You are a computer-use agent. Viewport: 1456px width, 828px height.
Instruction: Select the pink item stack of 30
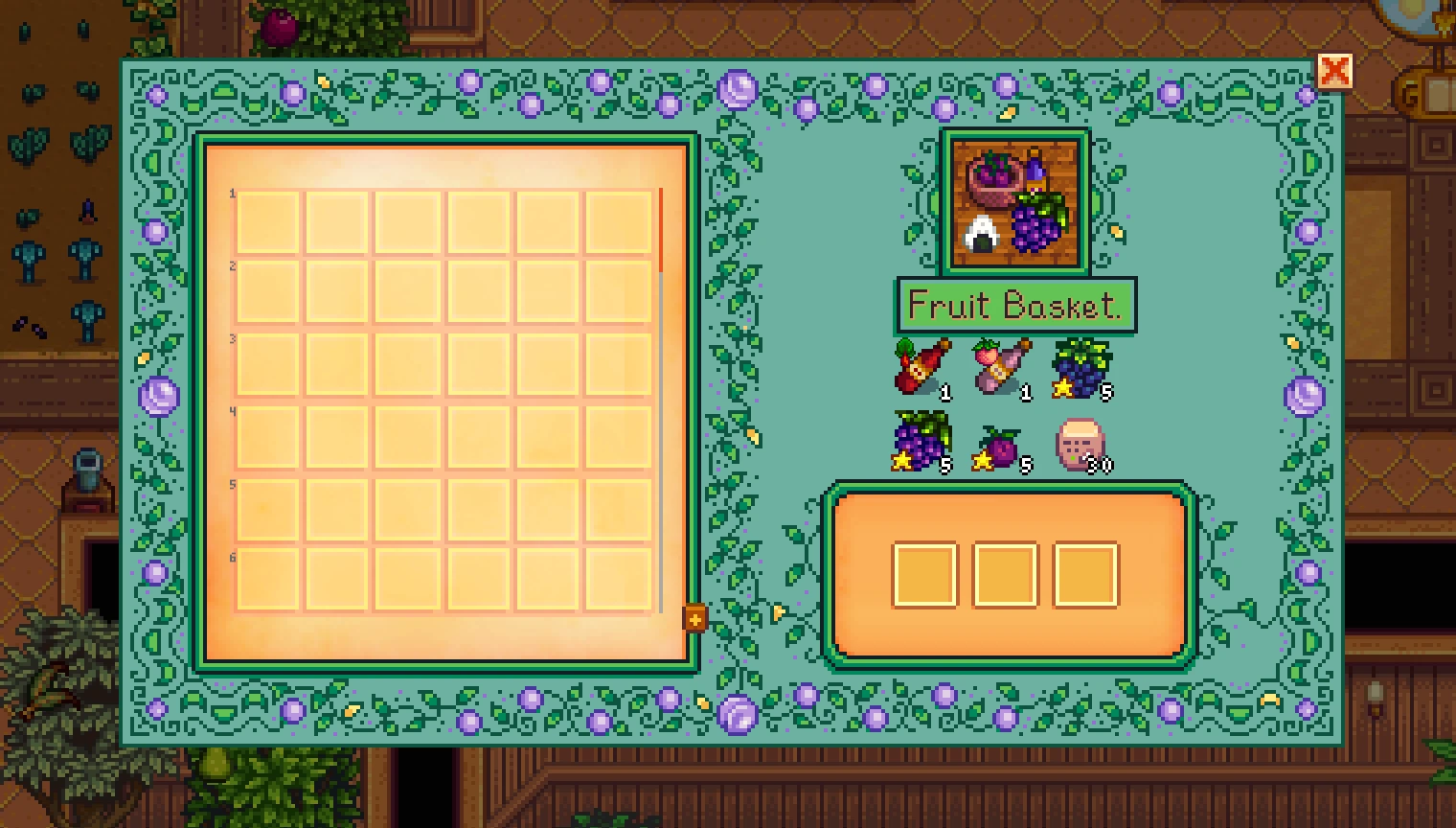(x=1081, y=444)
